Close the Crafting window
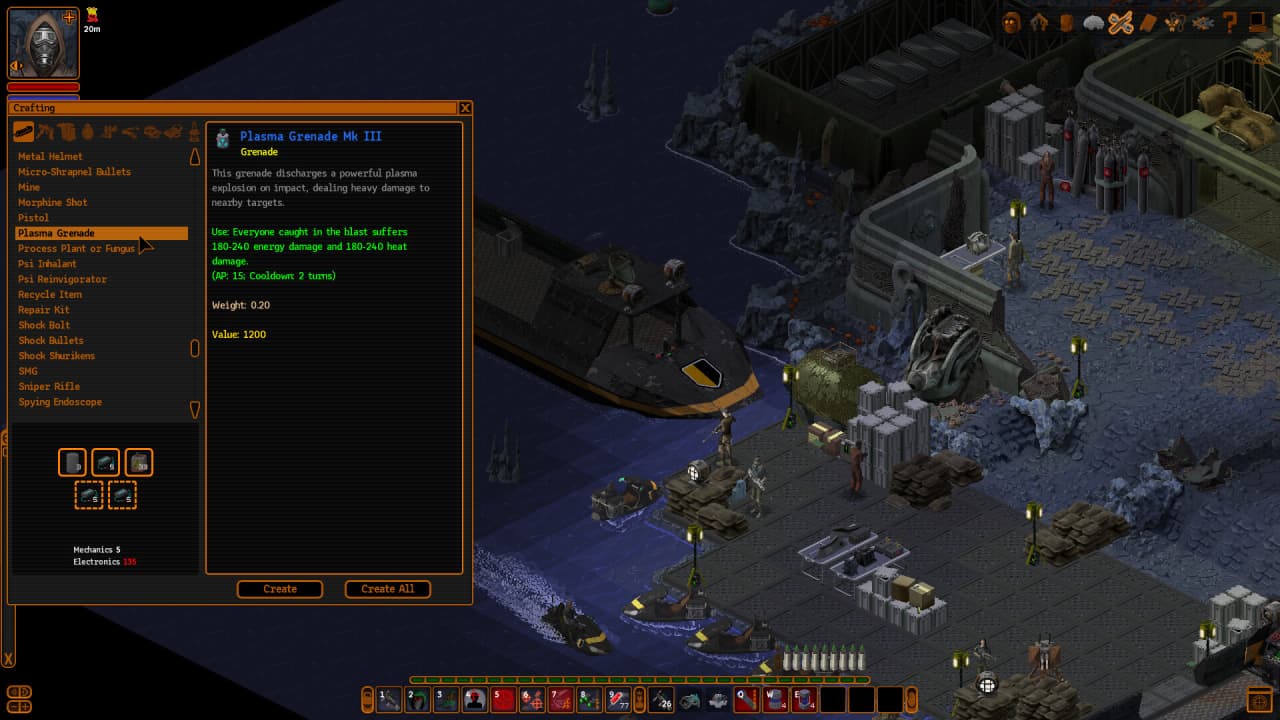 (465, 108)
